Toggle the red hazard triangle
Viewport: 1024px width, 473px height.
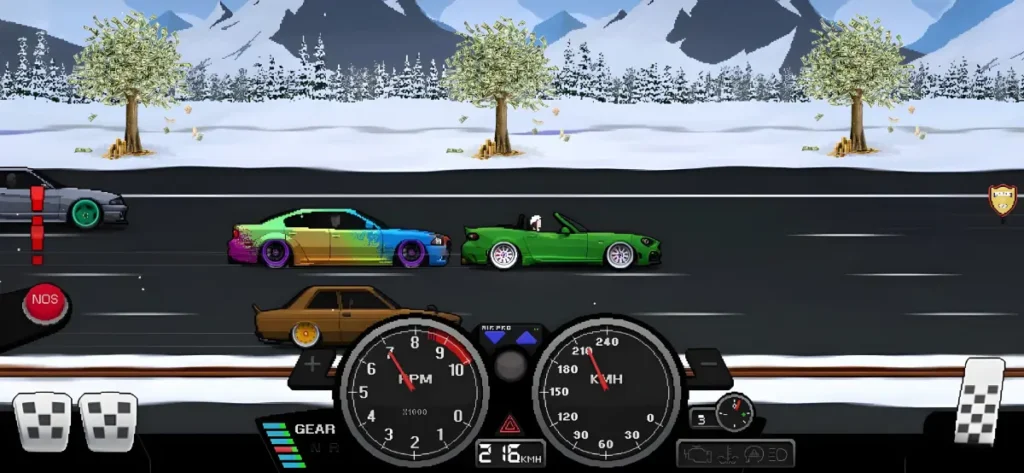509,422
